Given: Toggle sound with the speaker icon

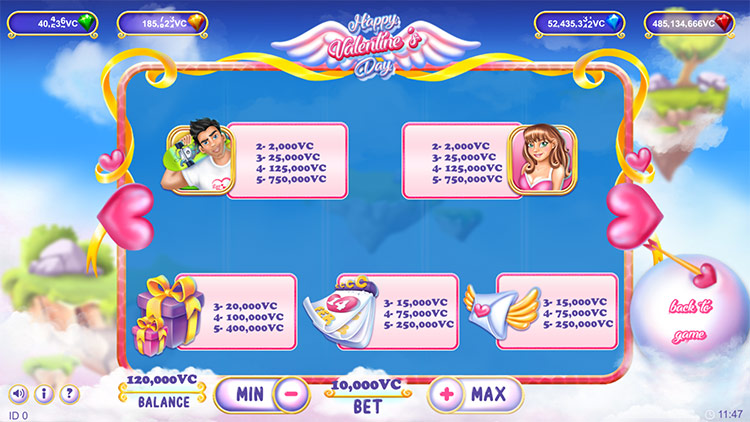Looking at the screenshot, I should 18,393.
